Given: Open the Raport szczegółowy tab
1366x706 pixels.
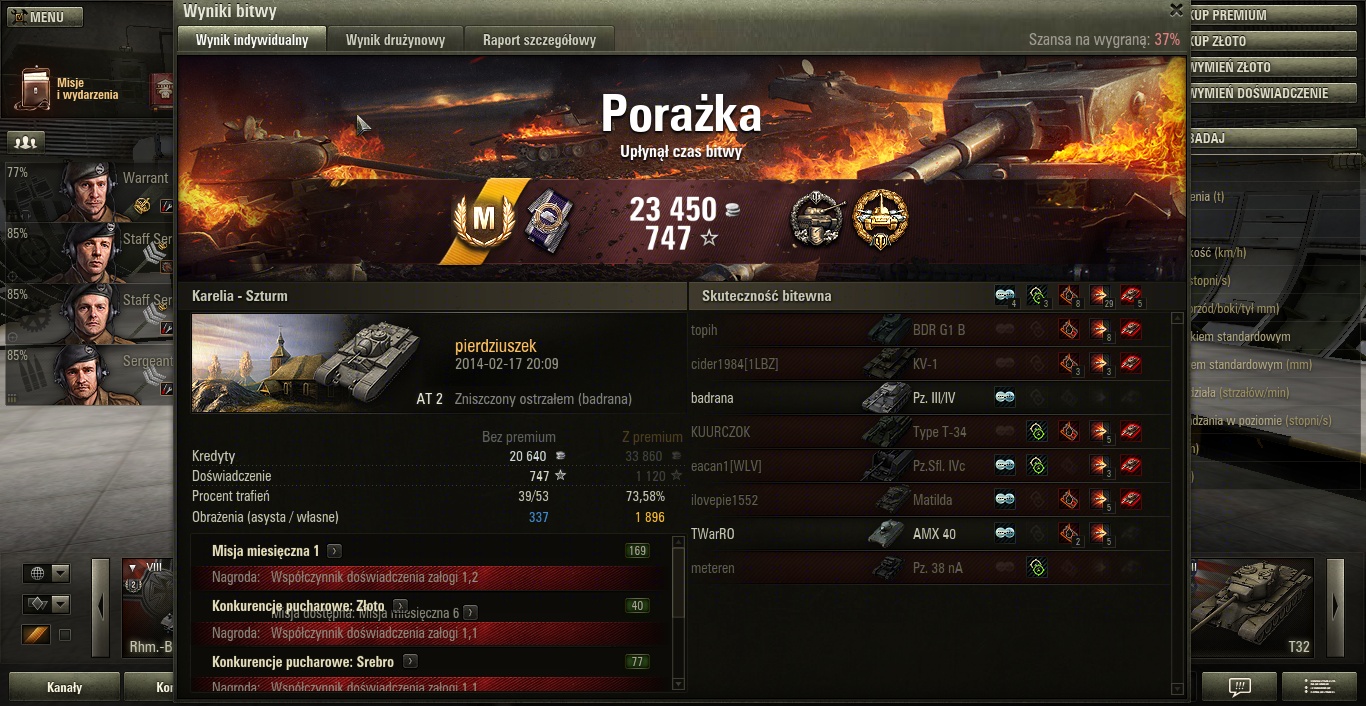Looking at the screenshot, I should point(539,40).
